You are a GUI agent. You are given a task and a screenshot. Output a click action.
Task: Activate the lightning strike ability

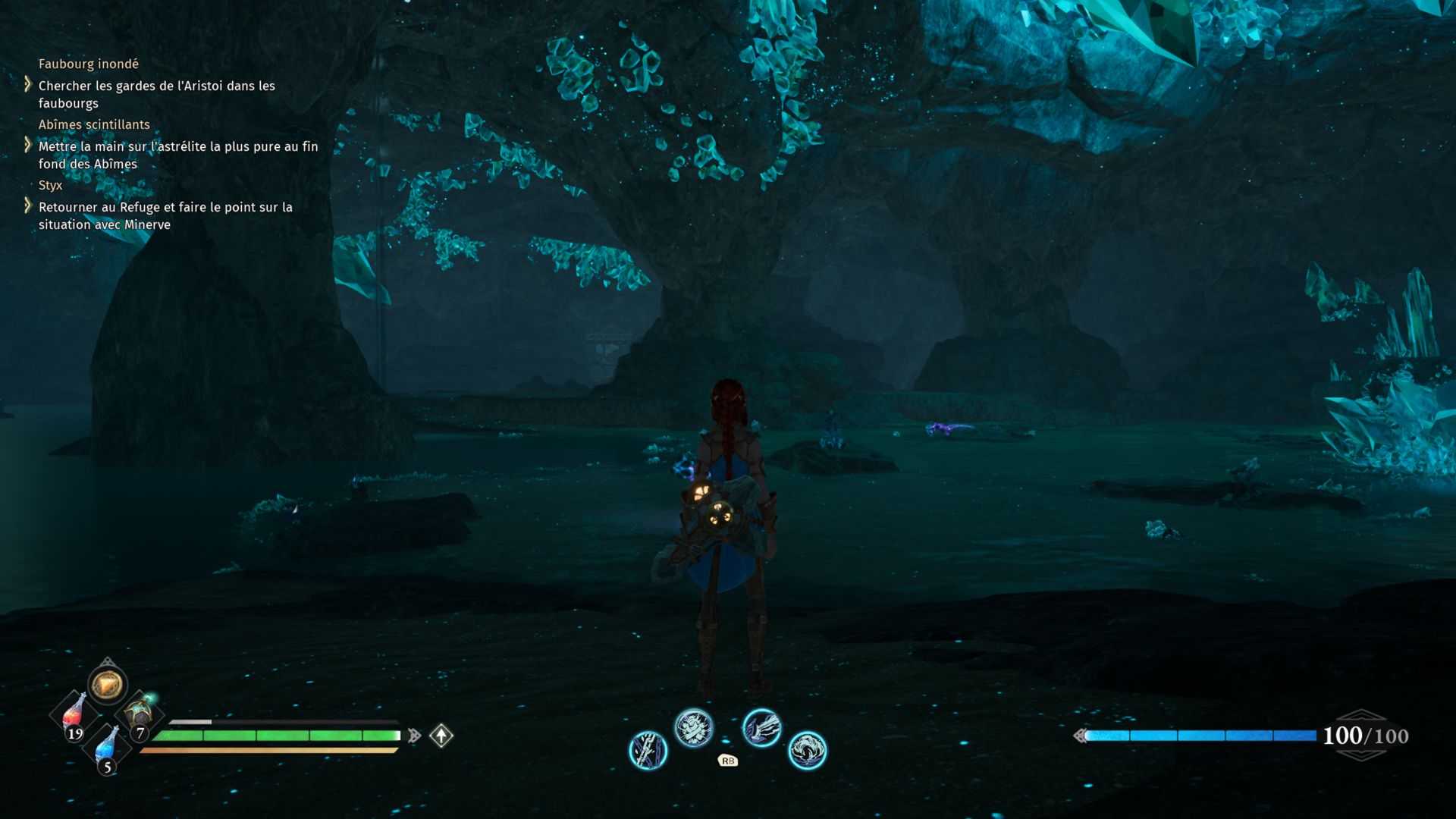click(761, 728)
